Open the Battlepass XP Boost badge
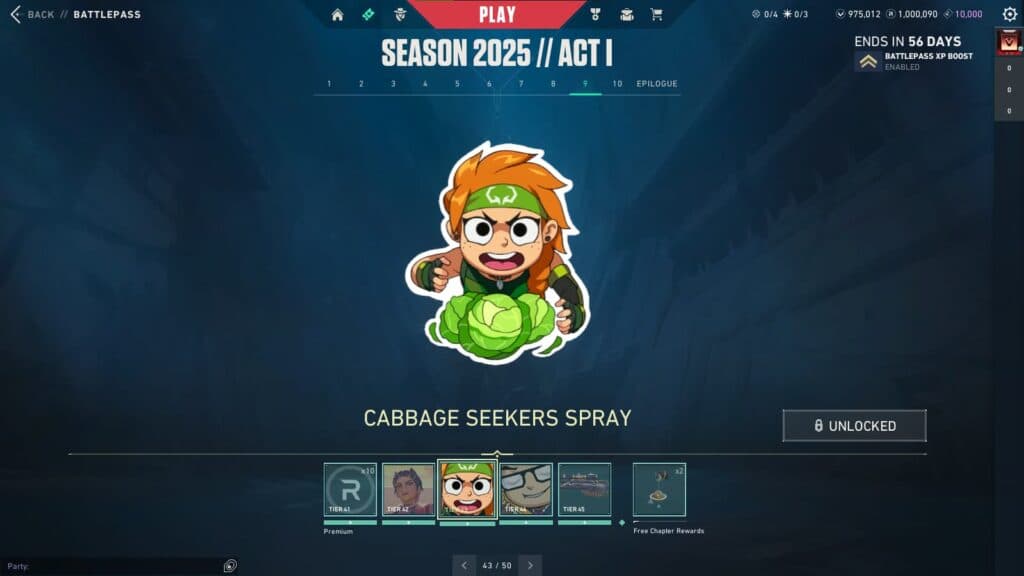Screen dimensions: 1024x576 click(869, 61)
